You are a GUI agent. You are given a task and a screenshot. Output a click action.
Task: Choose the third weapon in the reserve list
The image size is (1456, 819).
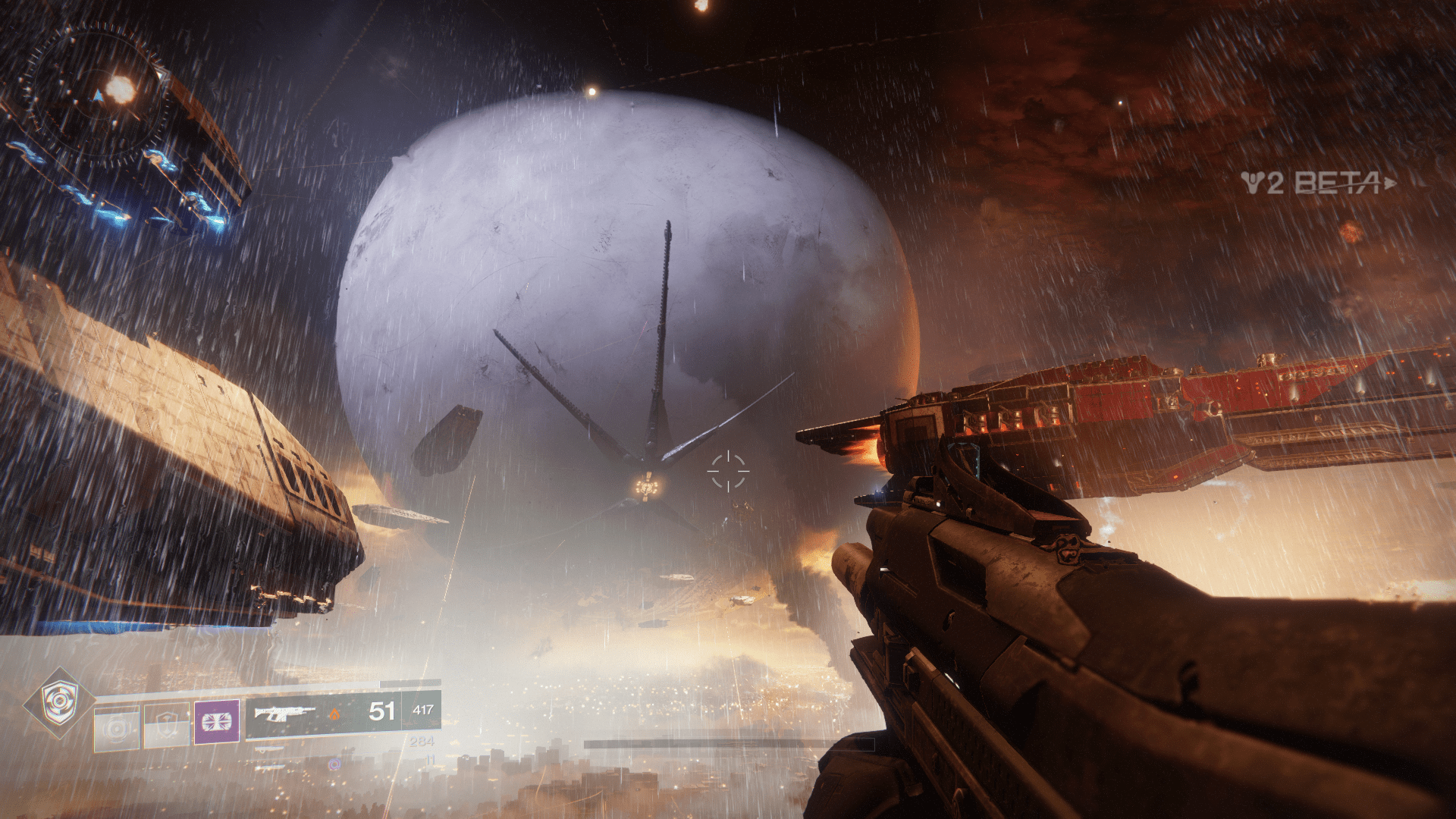point(271,767)
